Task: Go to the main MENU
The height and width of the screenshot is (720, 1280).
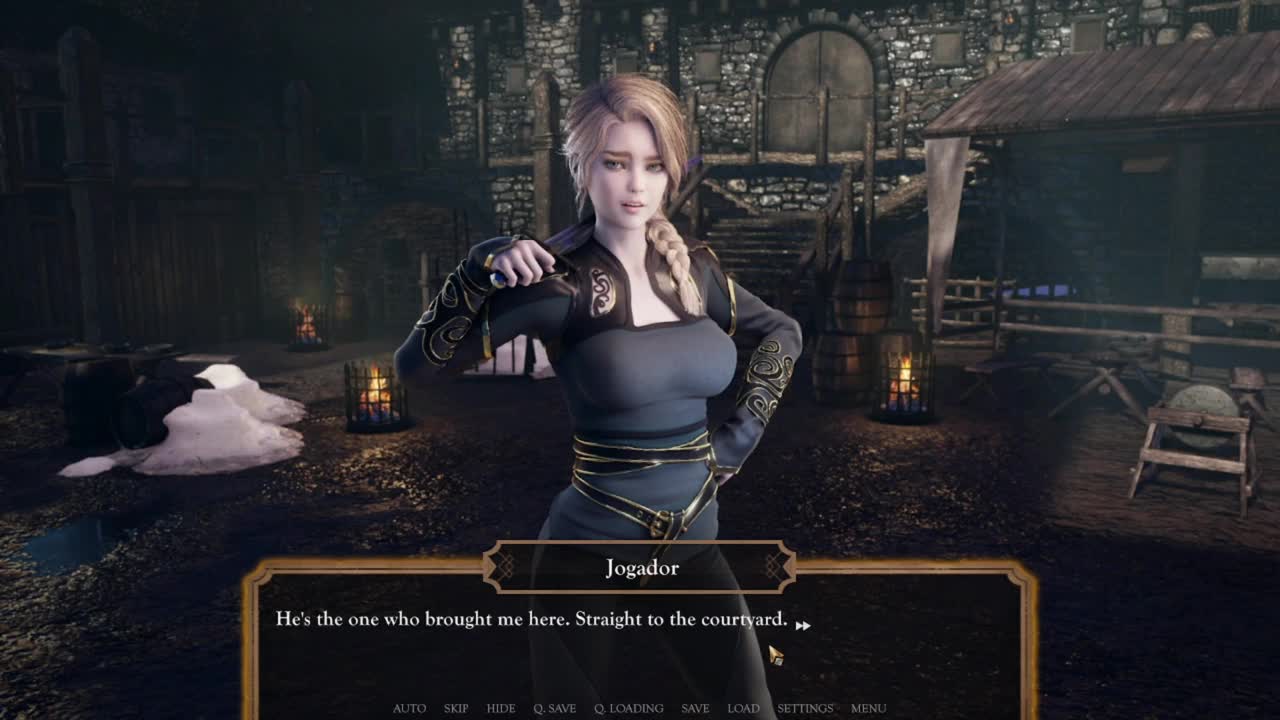Action: coord(868,708)
